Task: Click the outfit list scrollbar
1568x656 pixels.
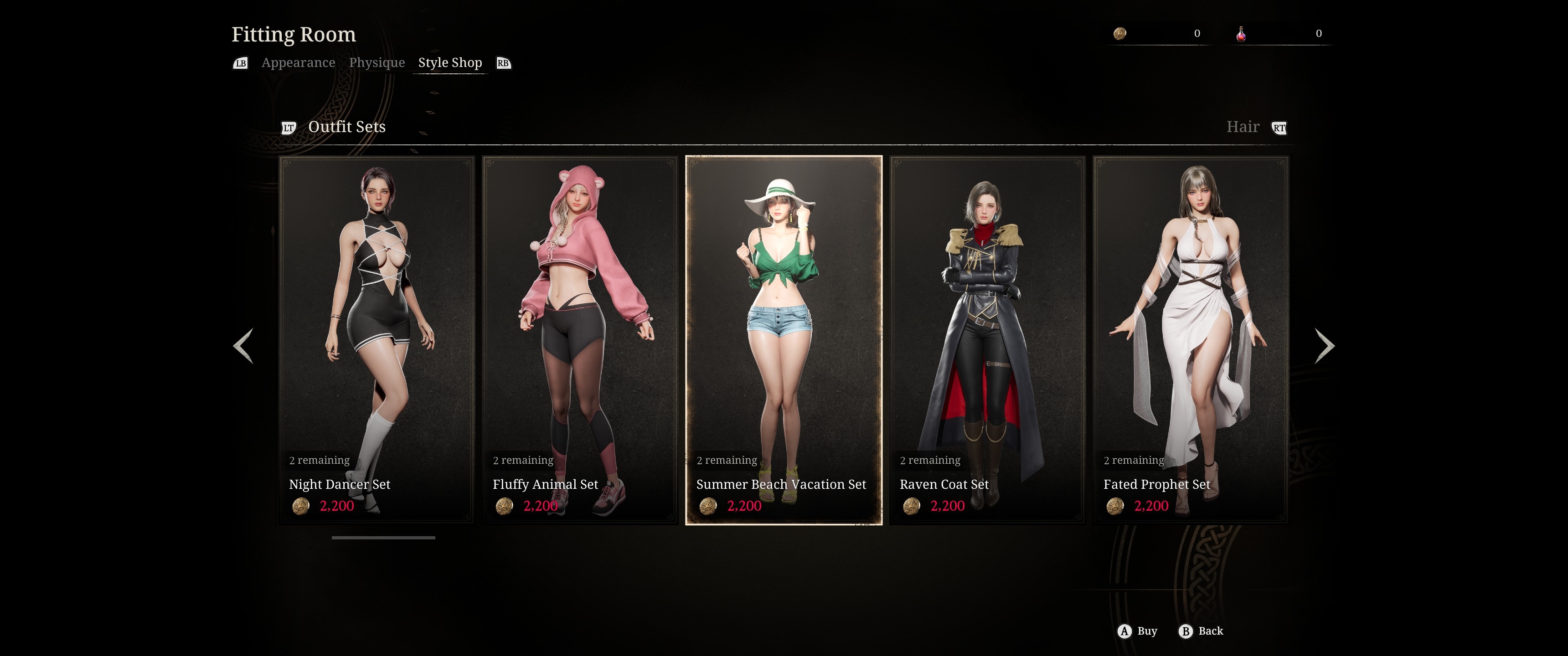Action: [x=383, y=538]
